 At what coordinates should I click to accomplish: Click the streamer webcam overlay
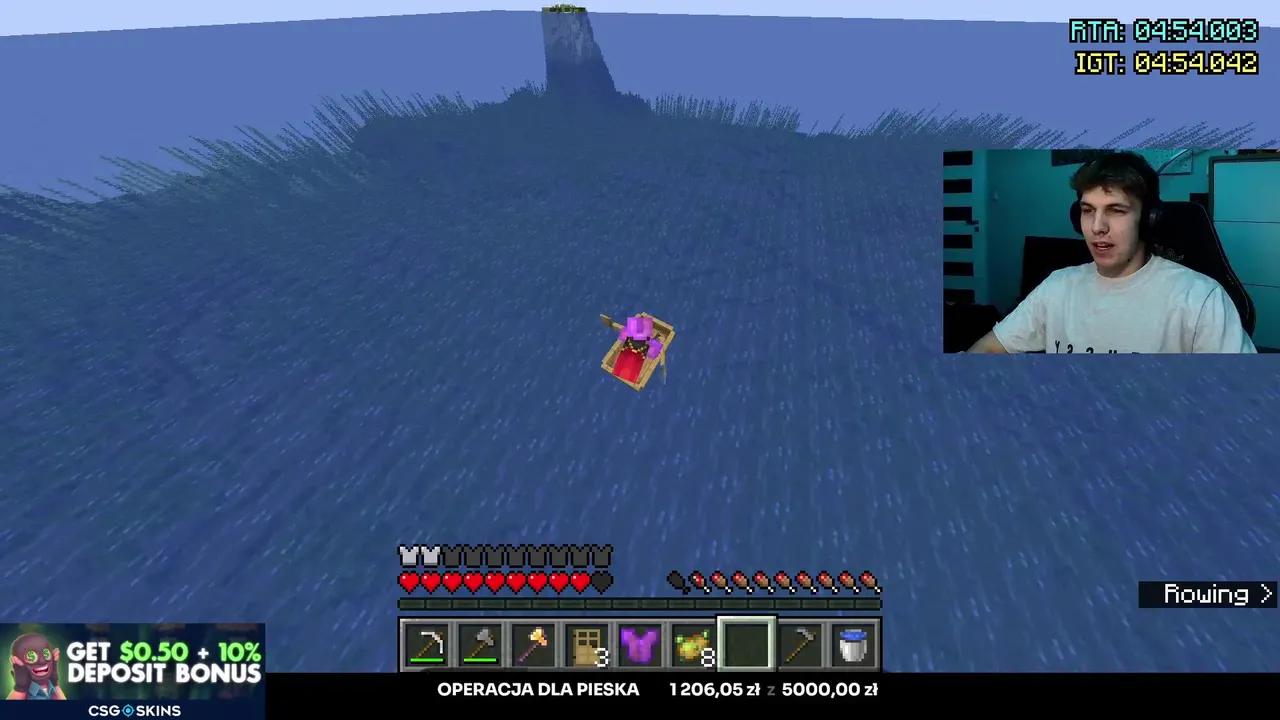click(x=1110, y=250)
